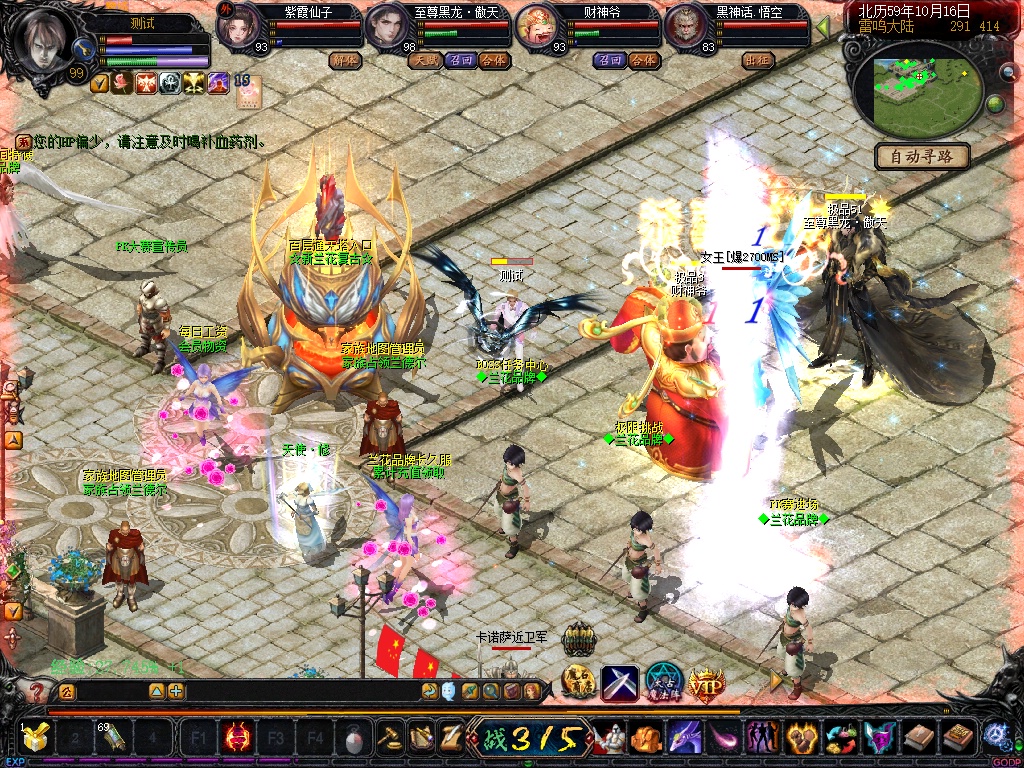Click the magnifier icon beside the minimap
The width and height of the screenshot is (1024, 768).
point(1007,72)
